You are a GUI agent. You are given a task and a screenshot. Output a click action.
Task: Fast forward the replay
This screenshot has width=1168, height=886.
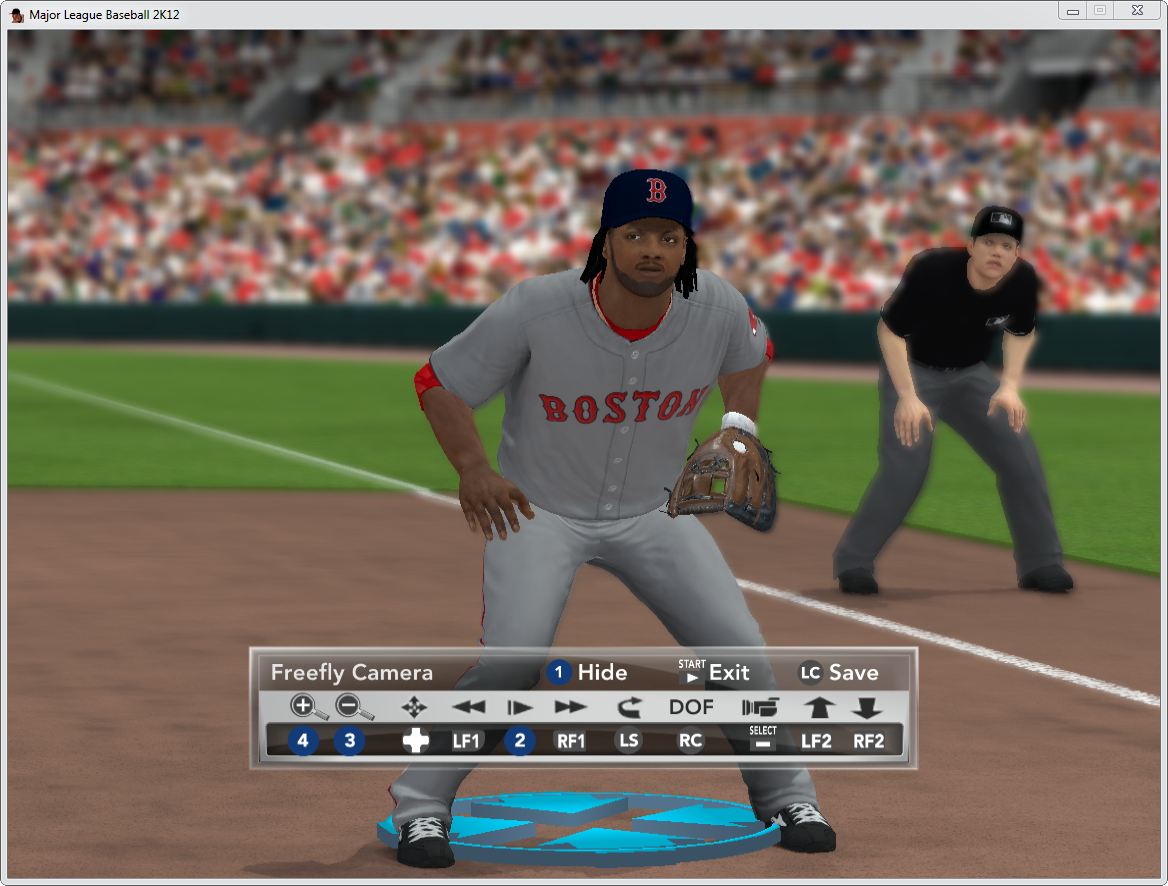click(570, 707)
